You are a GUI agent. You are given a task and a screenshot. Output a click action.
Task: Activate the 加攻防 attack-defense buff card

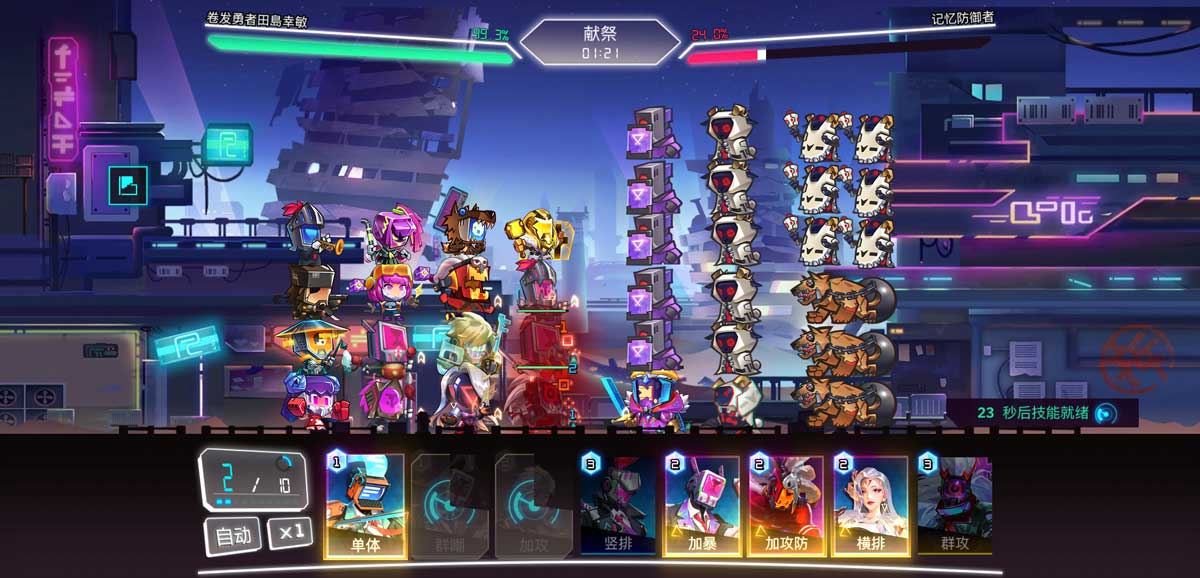[x=785, y=505]
